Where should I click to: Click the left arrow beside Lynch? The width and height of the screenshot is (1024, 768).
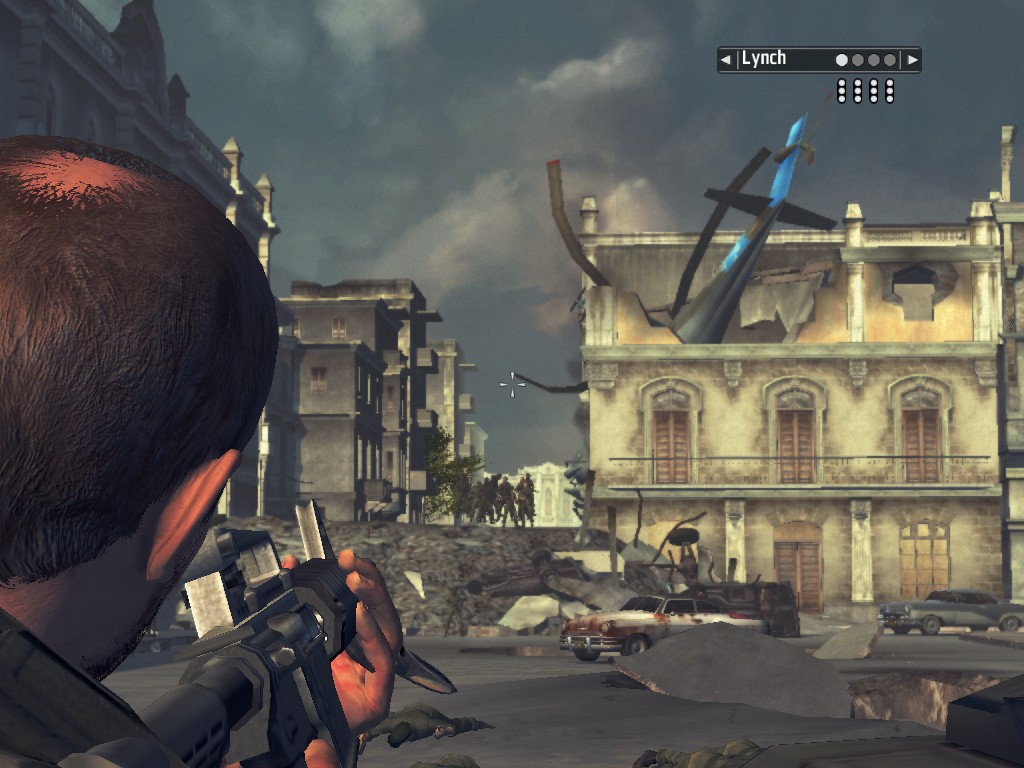coord(726,60)
